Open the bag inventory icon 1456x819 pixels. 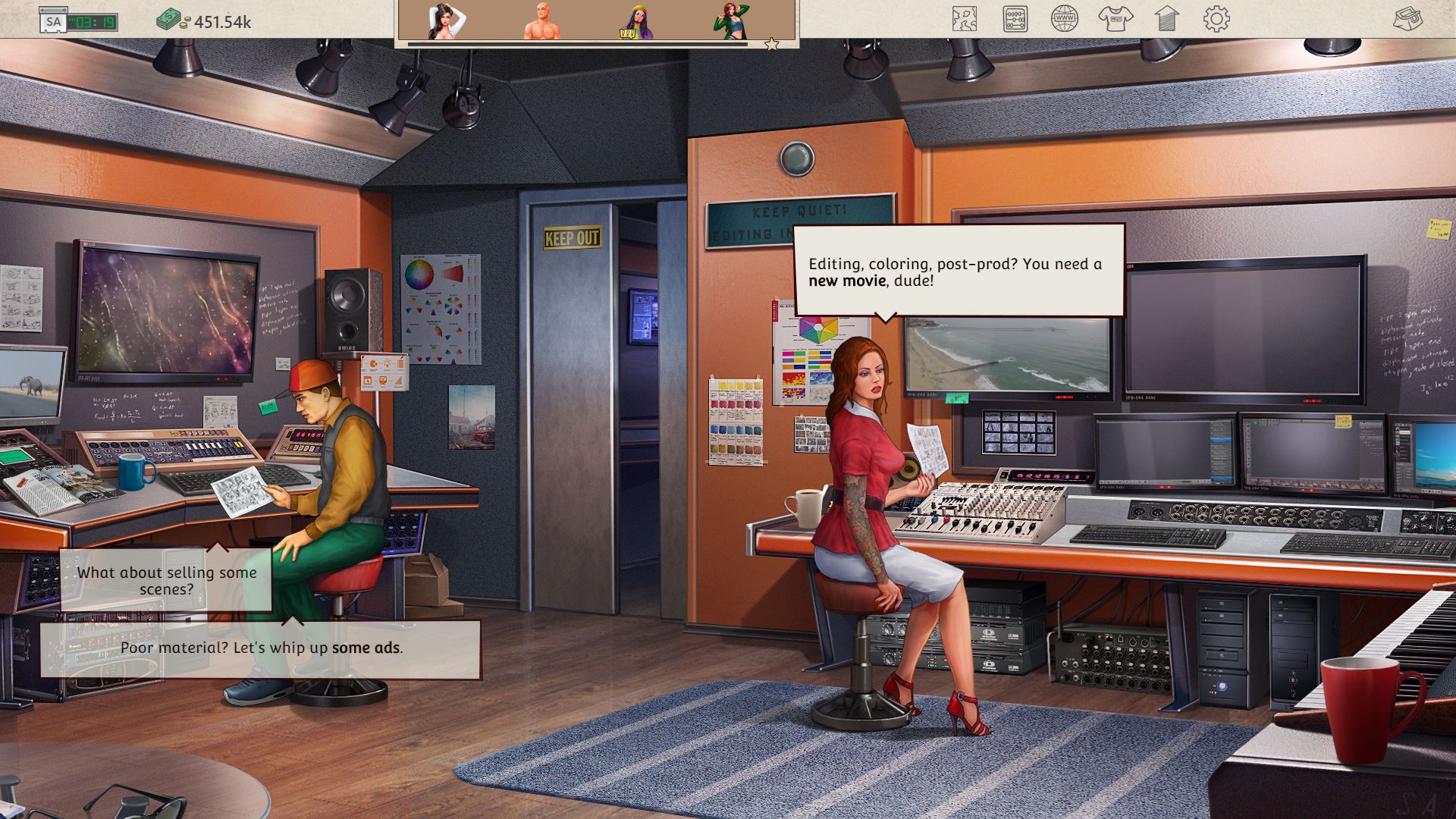tap(1407, 19)
